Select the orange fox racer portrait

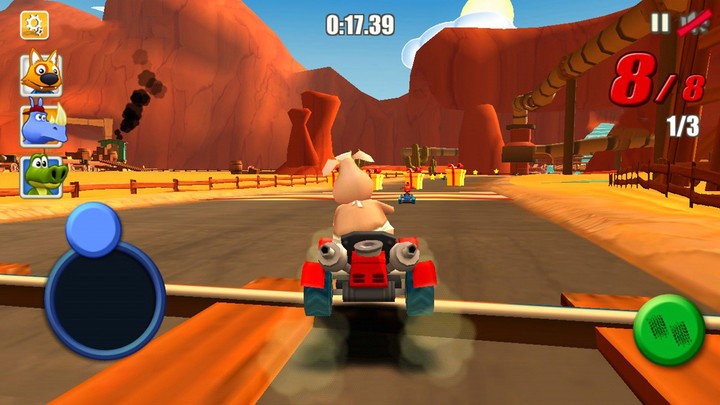coord(41,73)
